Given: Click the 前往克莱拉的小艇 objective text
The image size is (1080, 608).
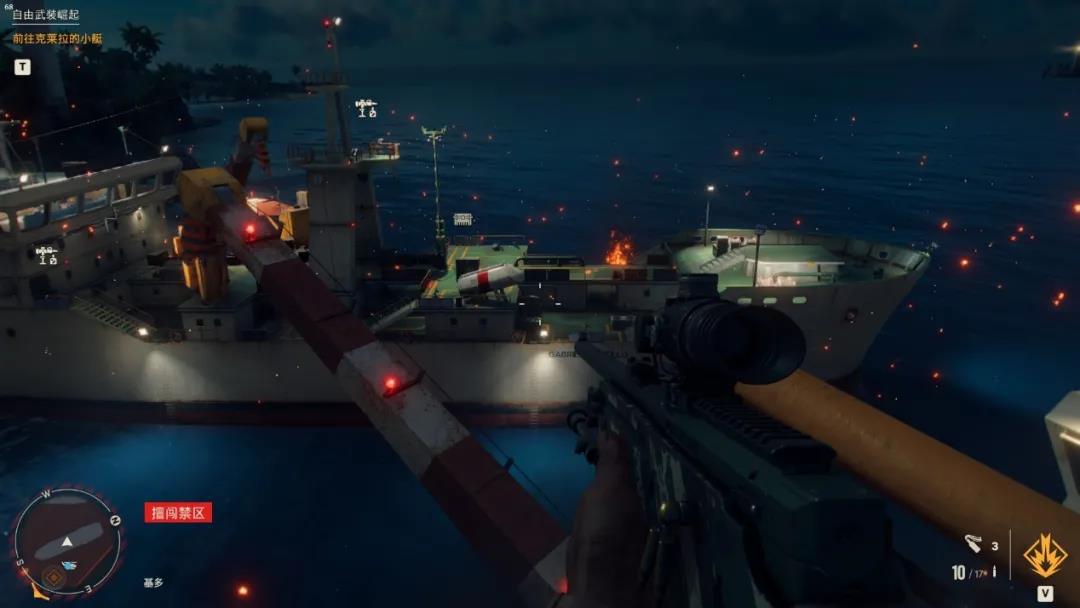Looking at the screenshot, I should click(57, 39).
